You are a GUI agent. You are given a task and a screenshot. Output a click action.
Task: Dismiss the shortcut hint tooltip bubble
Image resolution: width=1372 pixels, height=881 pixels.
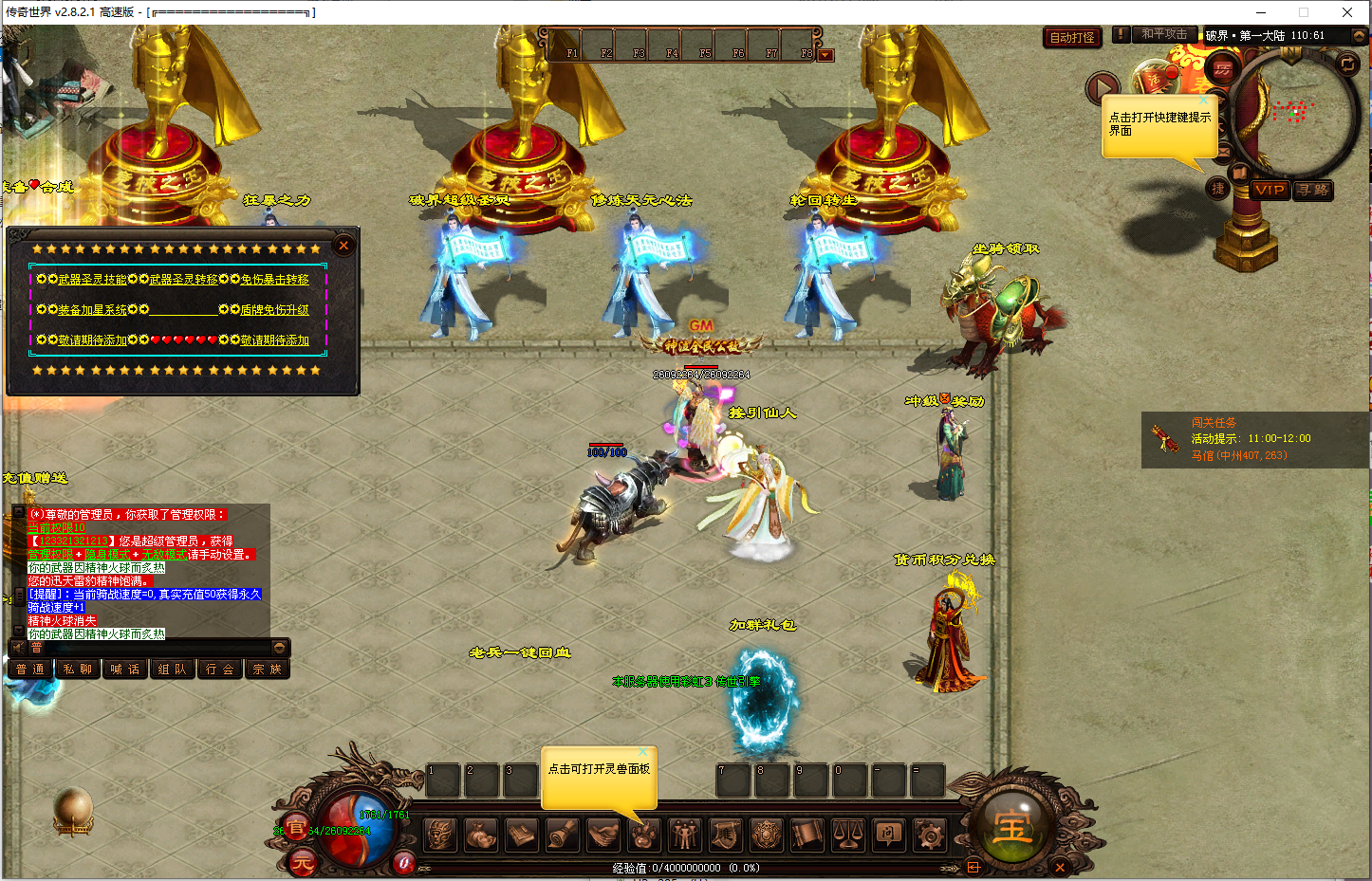click(x=1204, y=100)
